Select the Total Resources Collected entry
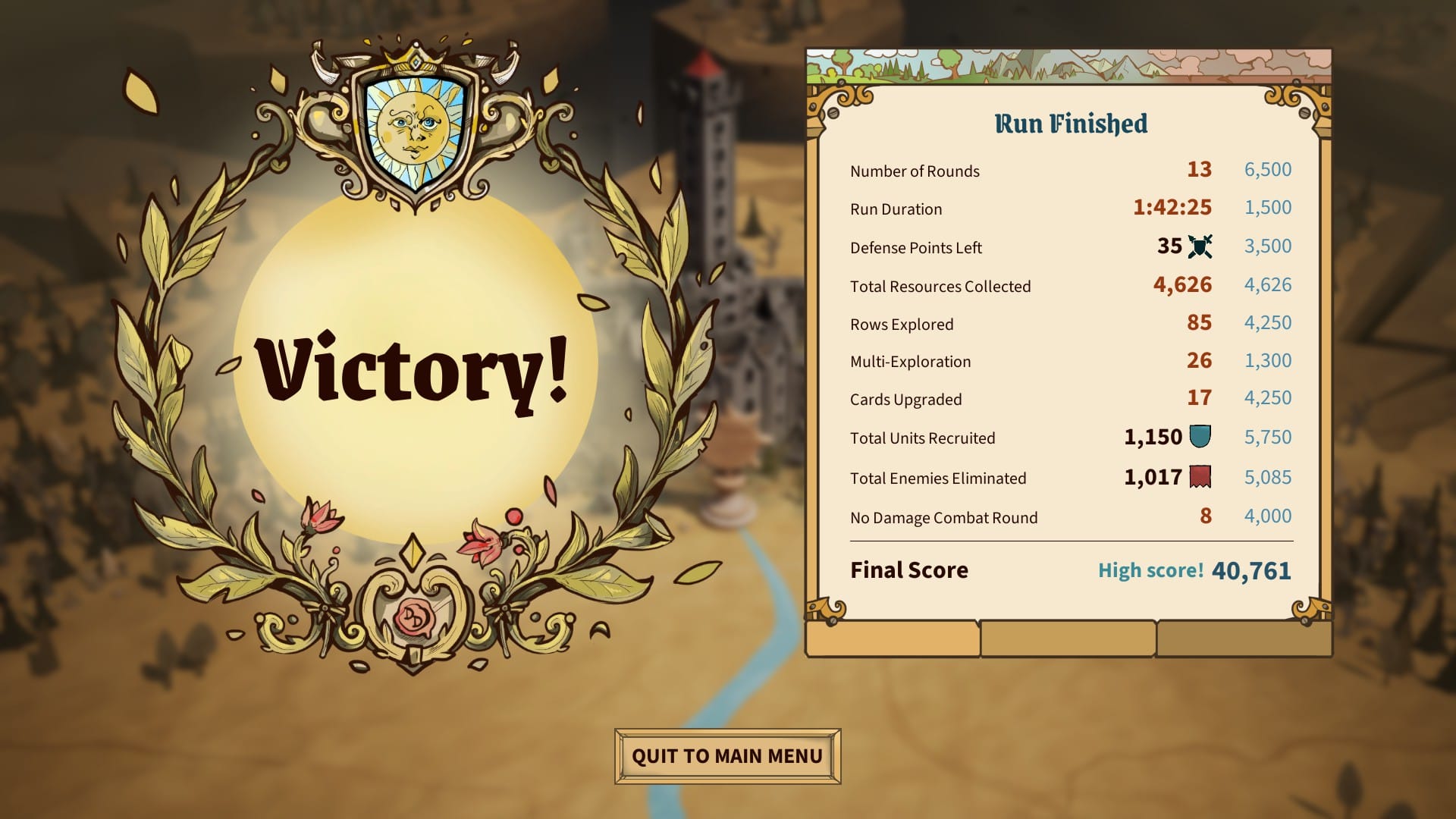Viewport: 1456px width, 819px height. coord(940,287)
